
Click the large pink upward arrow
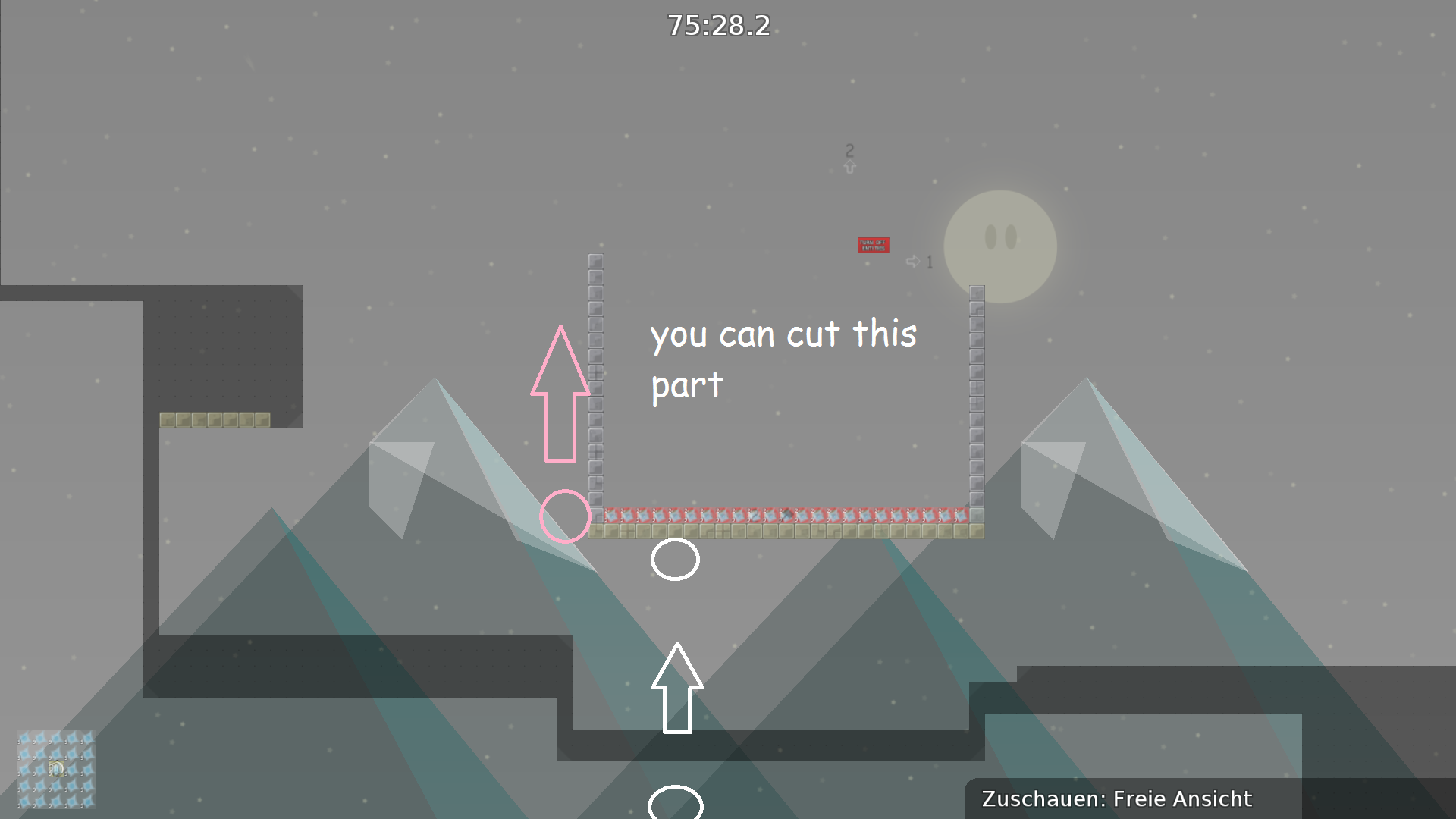(x=561, y=394)
